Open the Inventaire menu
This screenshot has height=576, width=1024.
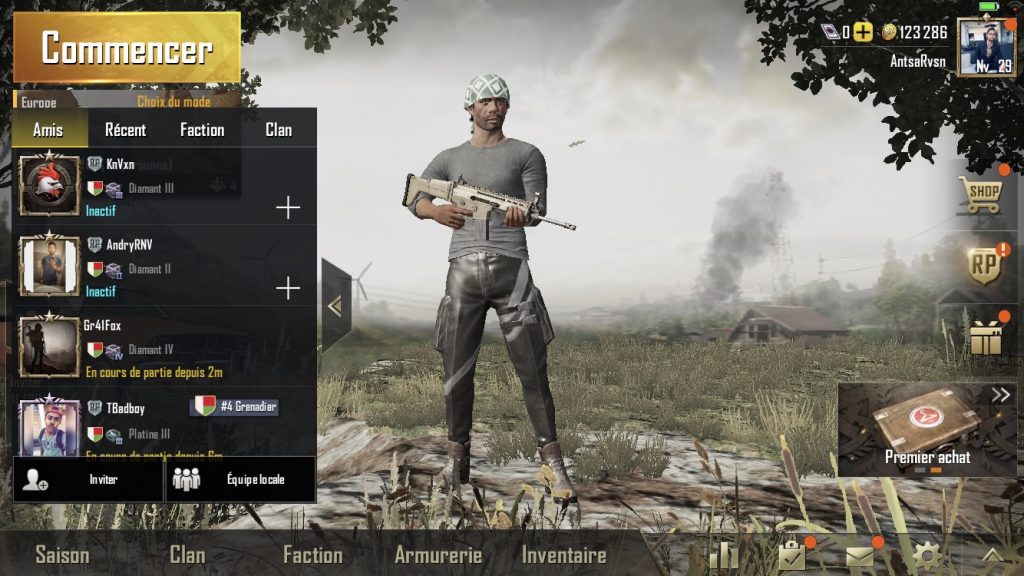[564, 555]
